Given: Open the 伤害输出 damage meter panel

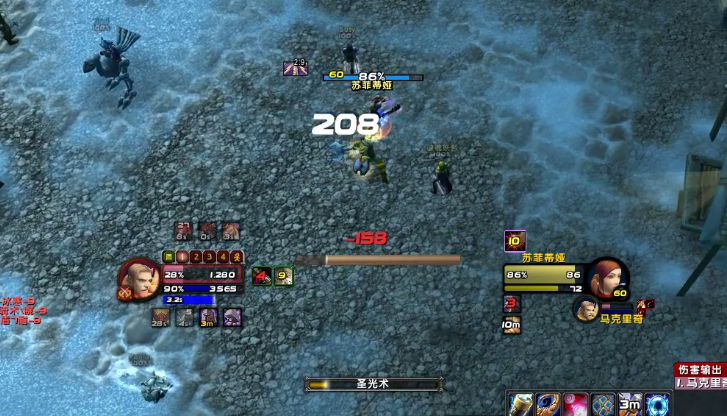Looking at the screenshot, I should [699, 369].
